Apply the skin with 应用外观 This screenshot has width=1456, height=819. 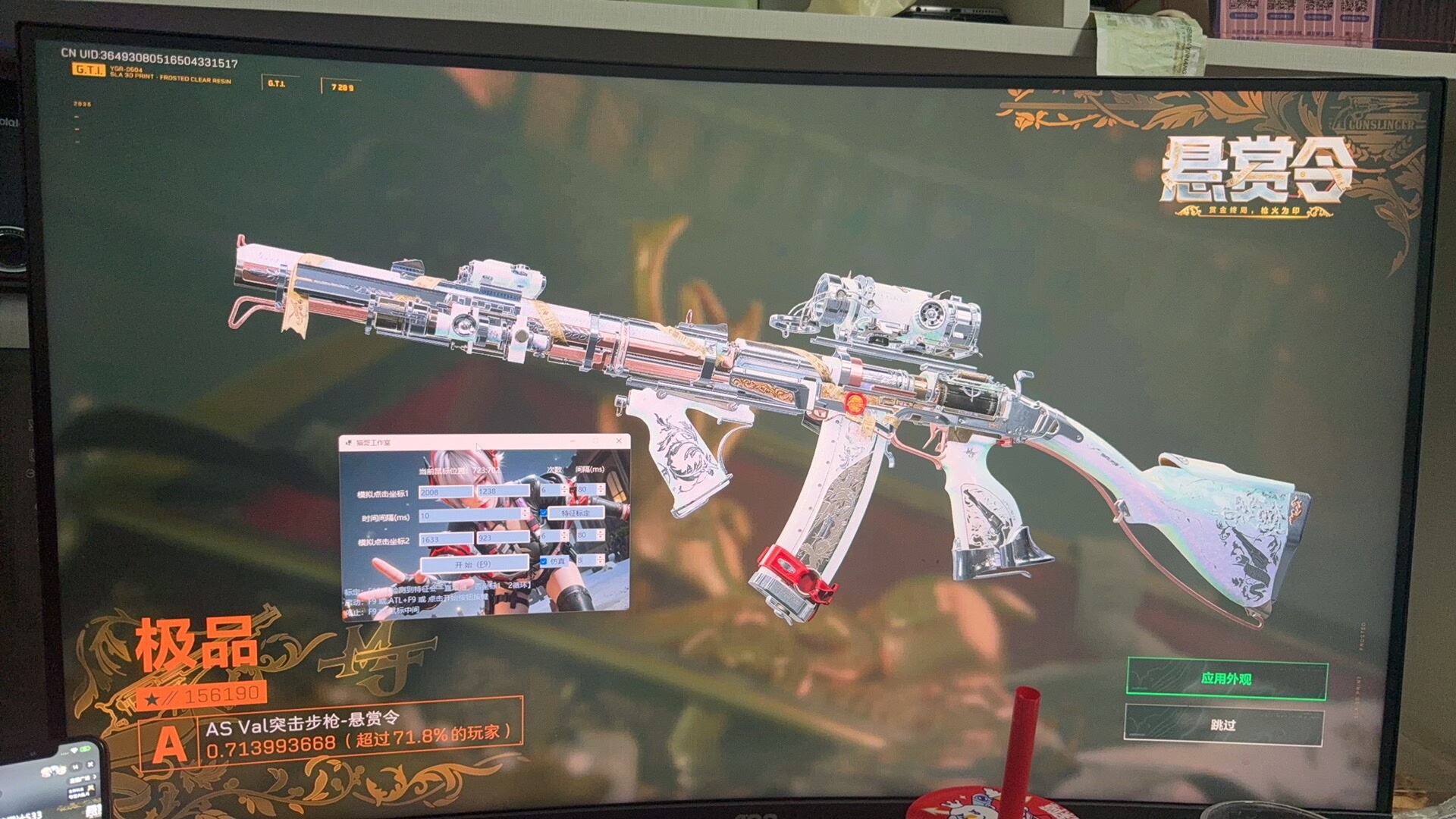1226,679
